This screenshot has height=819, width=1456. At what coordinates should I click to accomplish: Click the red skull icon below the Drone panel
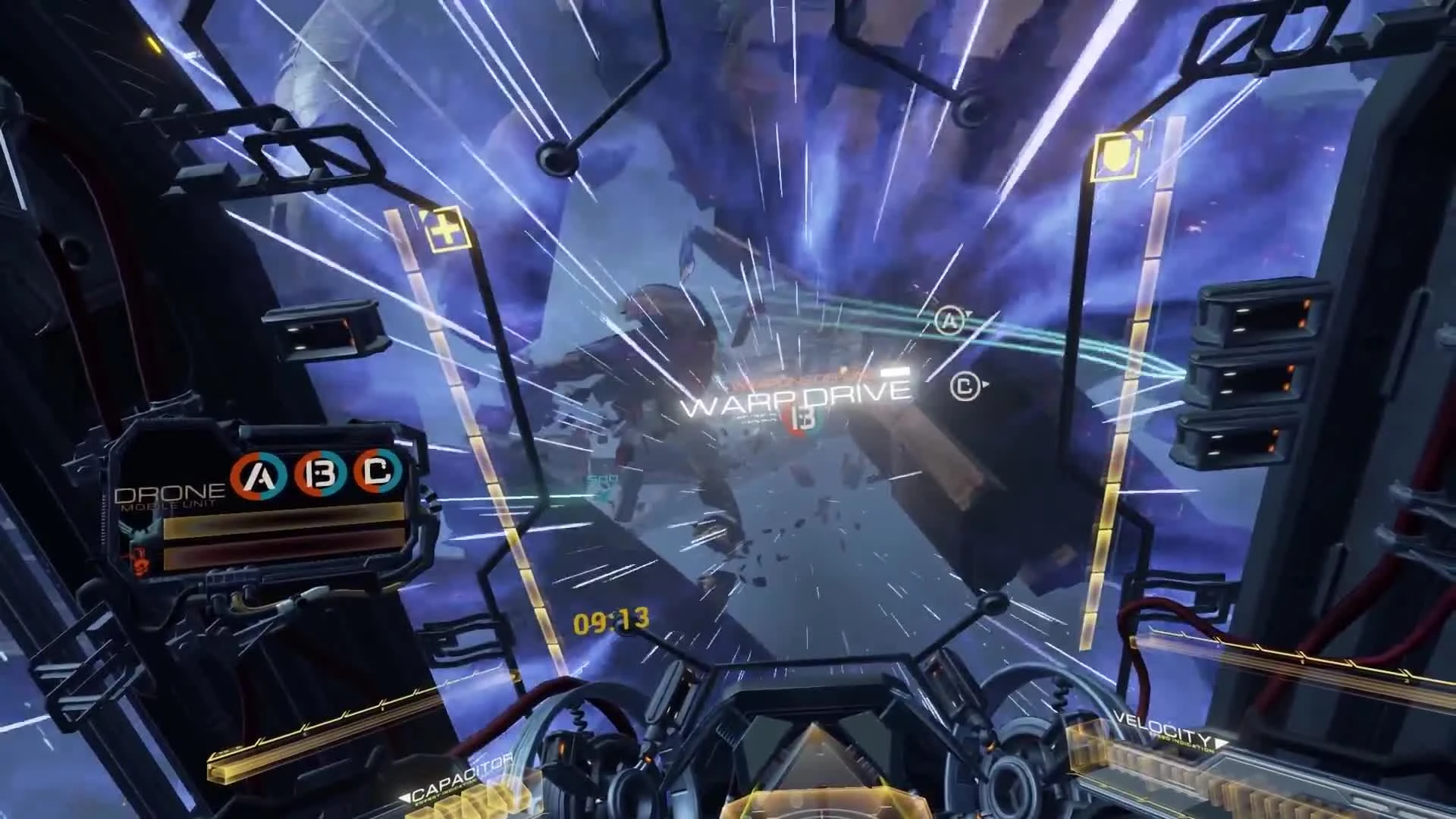(140, 563)
